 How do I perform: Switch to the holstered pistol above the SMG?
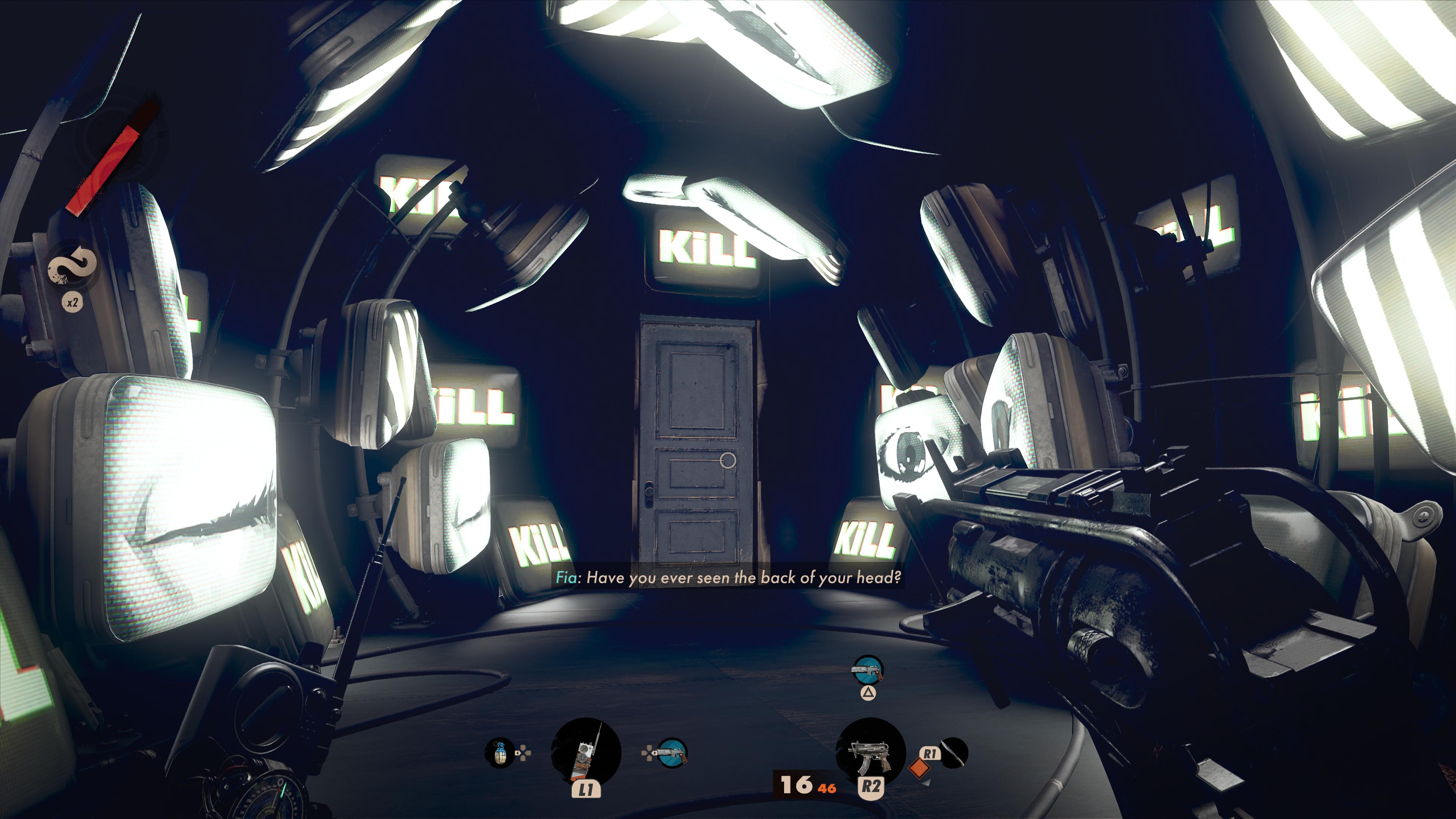(868, 670)
